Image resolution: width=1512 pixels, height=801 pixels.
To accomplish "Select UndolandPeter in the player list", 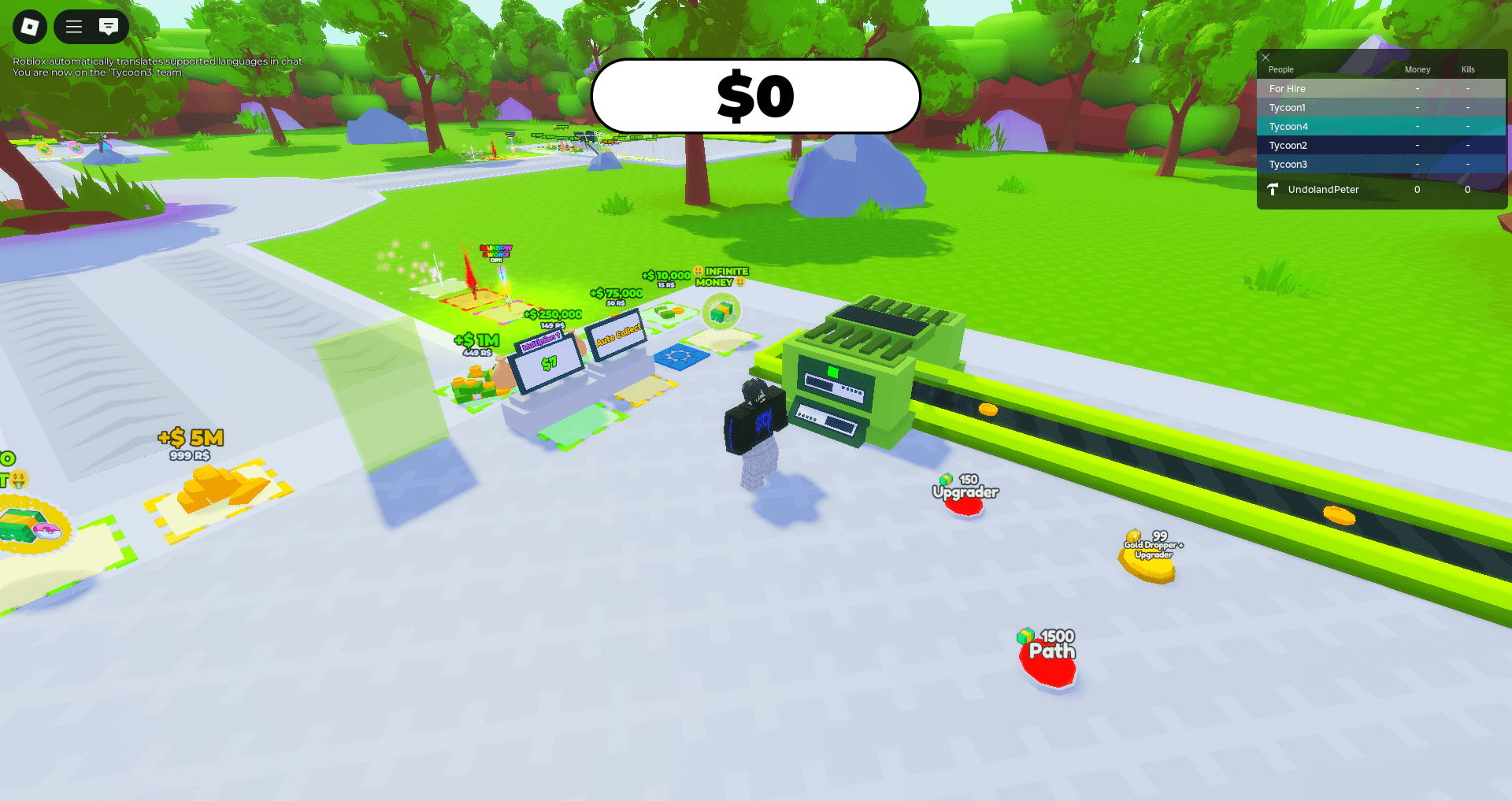I will pos(1323,189).
